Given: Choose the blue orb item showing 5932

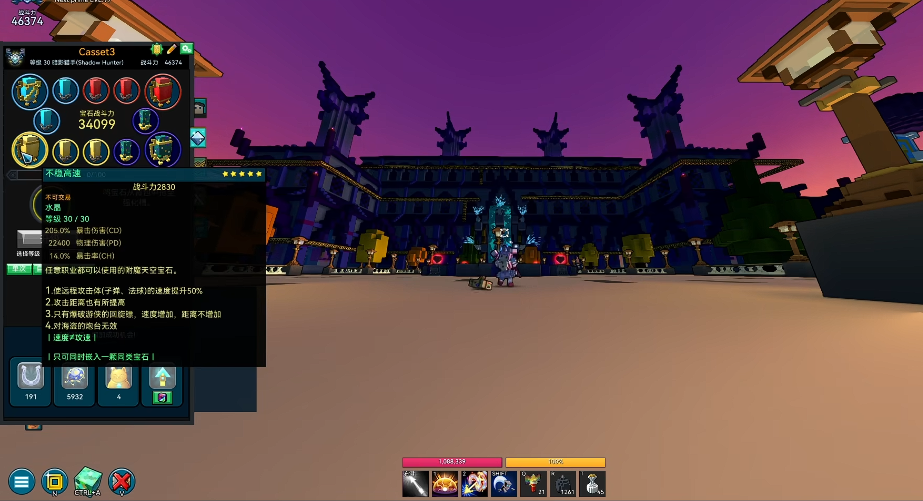Looking at the screenshot, I should click(x=74, y=377).
